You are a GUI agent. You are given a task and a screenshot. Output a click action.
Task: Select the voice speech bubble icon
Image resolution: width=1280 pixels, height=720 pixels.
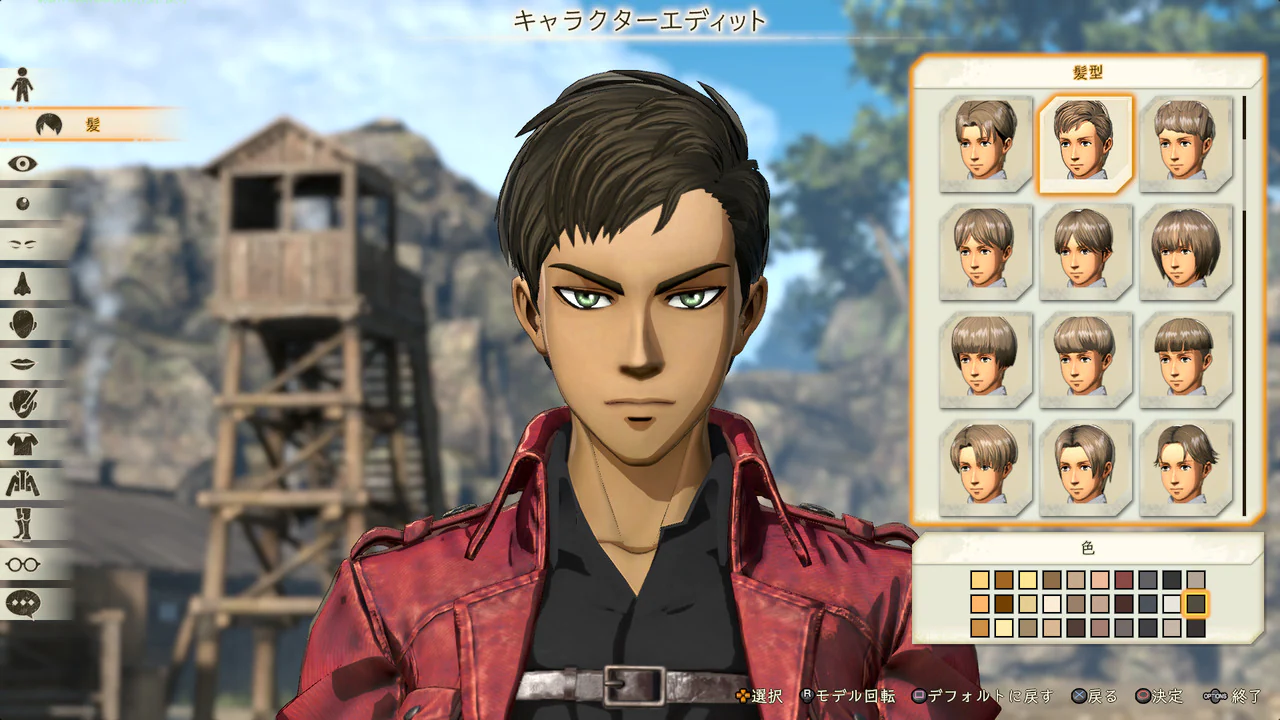coord(22,601)
